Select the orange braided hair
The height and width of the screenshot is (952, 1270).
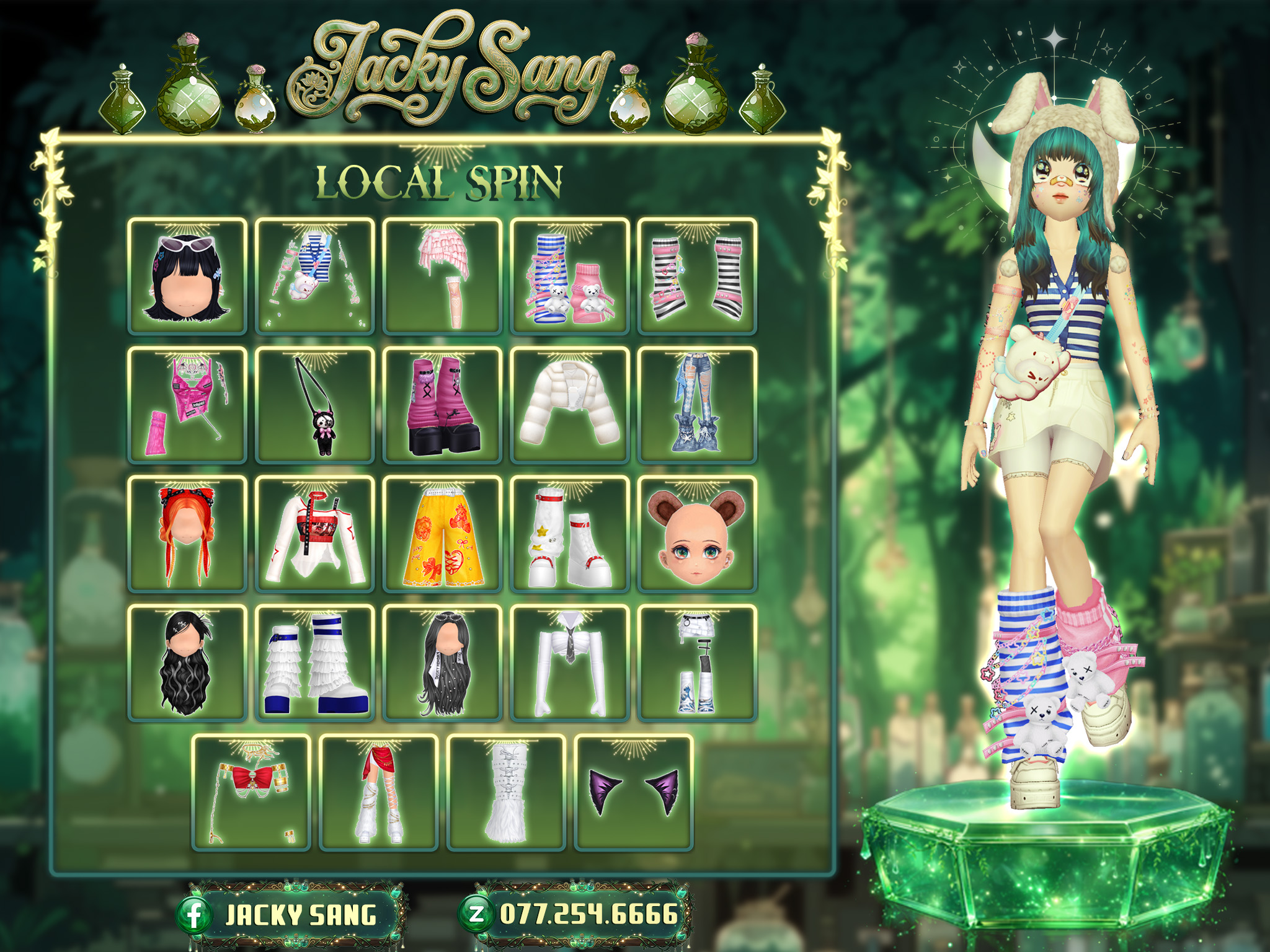pos(187,534)
